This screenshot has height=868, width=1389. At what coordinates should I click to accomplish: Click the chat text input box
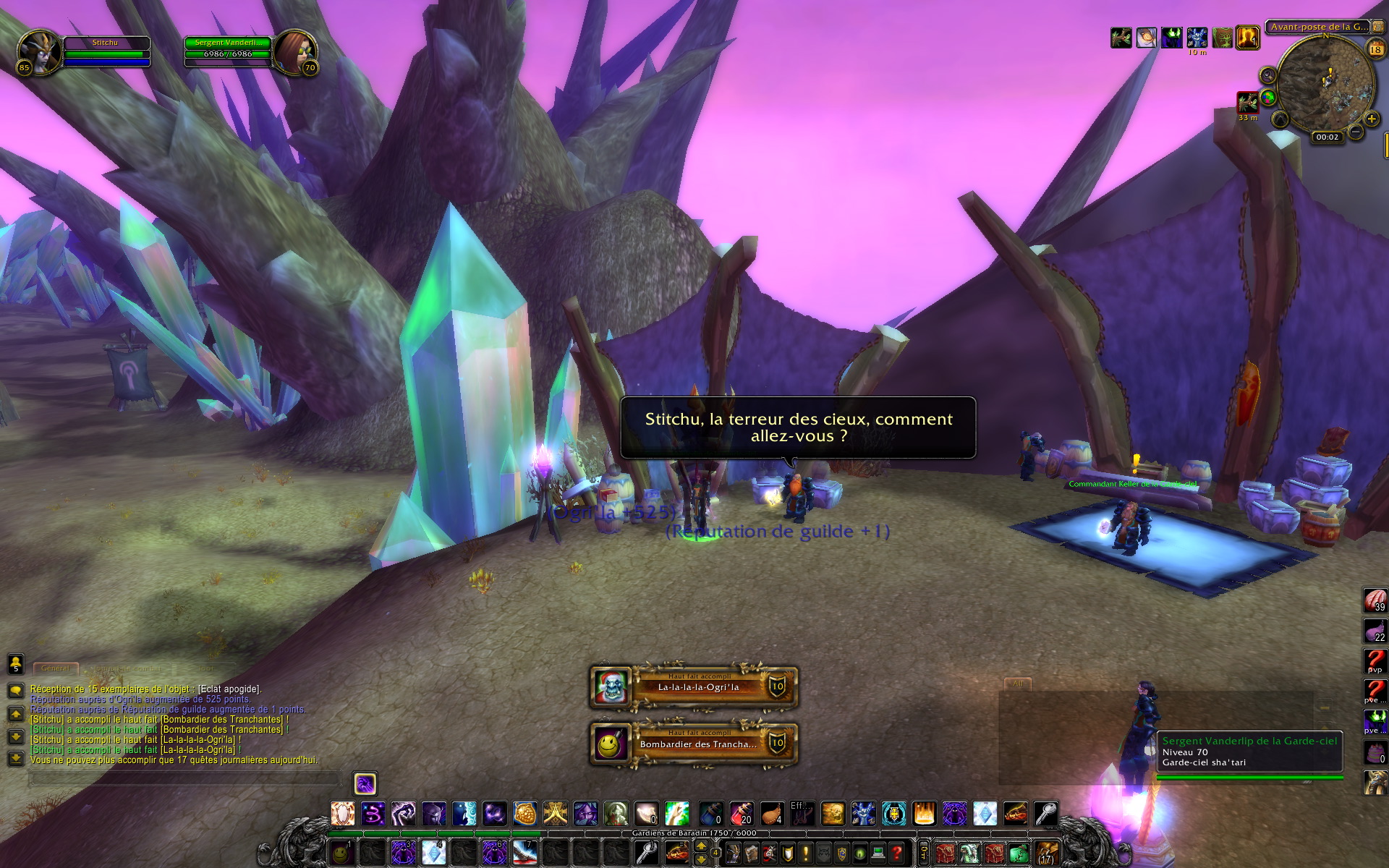coord(184,779)
